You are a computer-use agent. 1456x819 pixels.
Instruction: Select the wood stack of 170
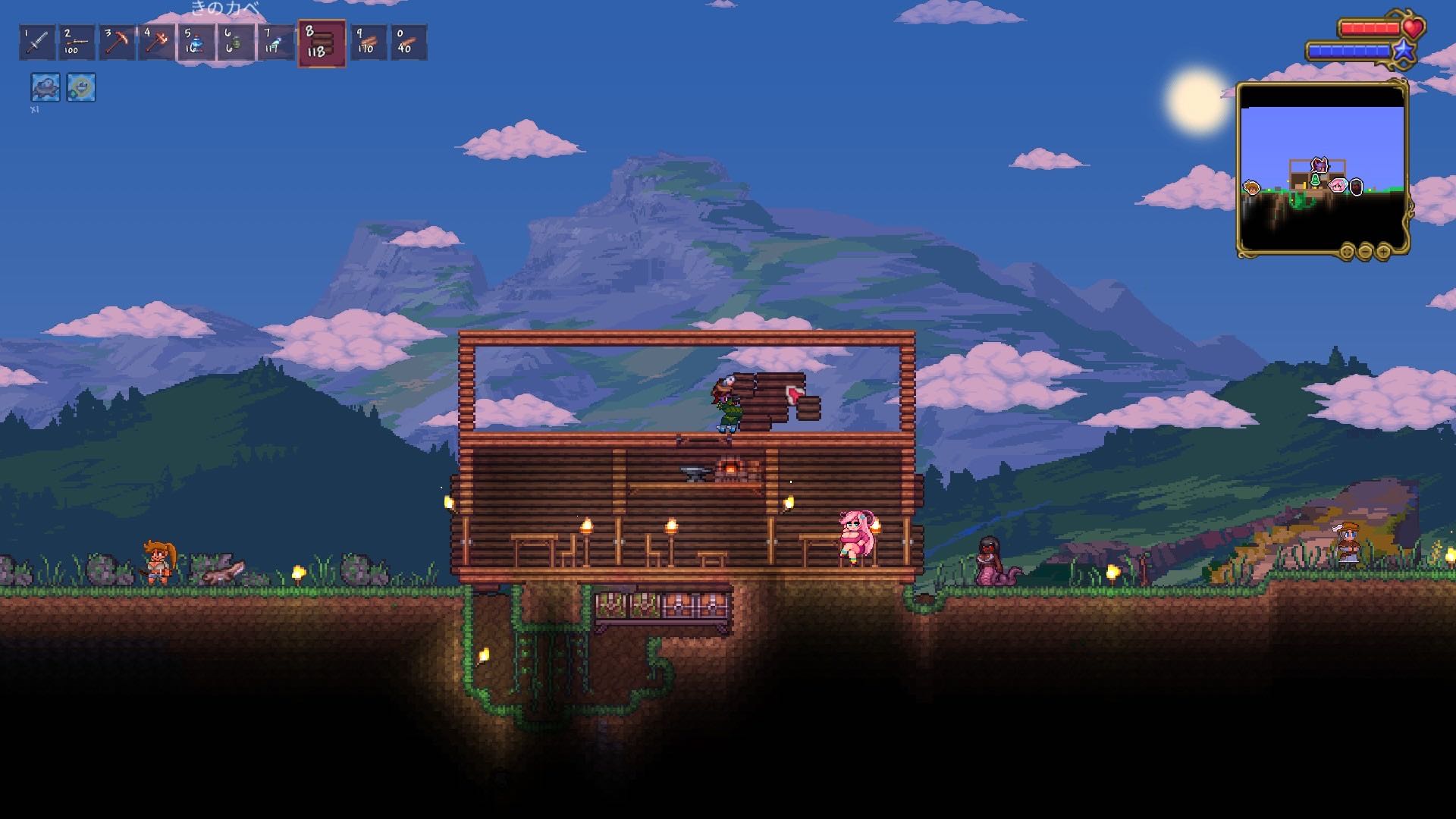tap(369, 42)
